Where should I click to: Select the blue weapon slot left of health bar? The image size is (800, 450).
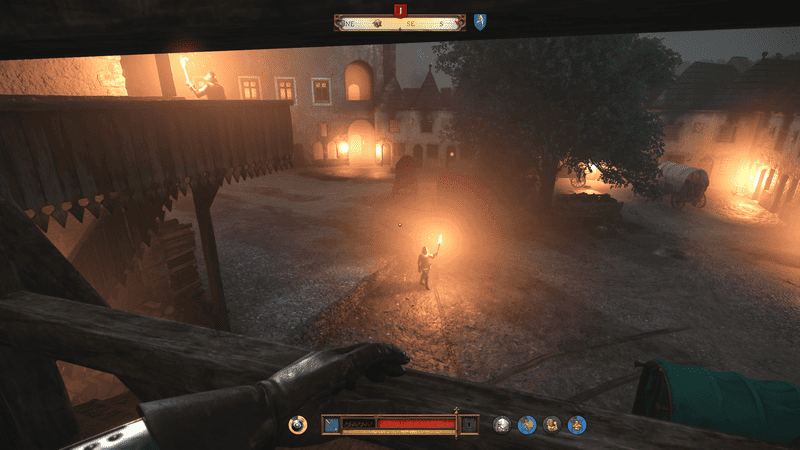click(x=330, y=425)
